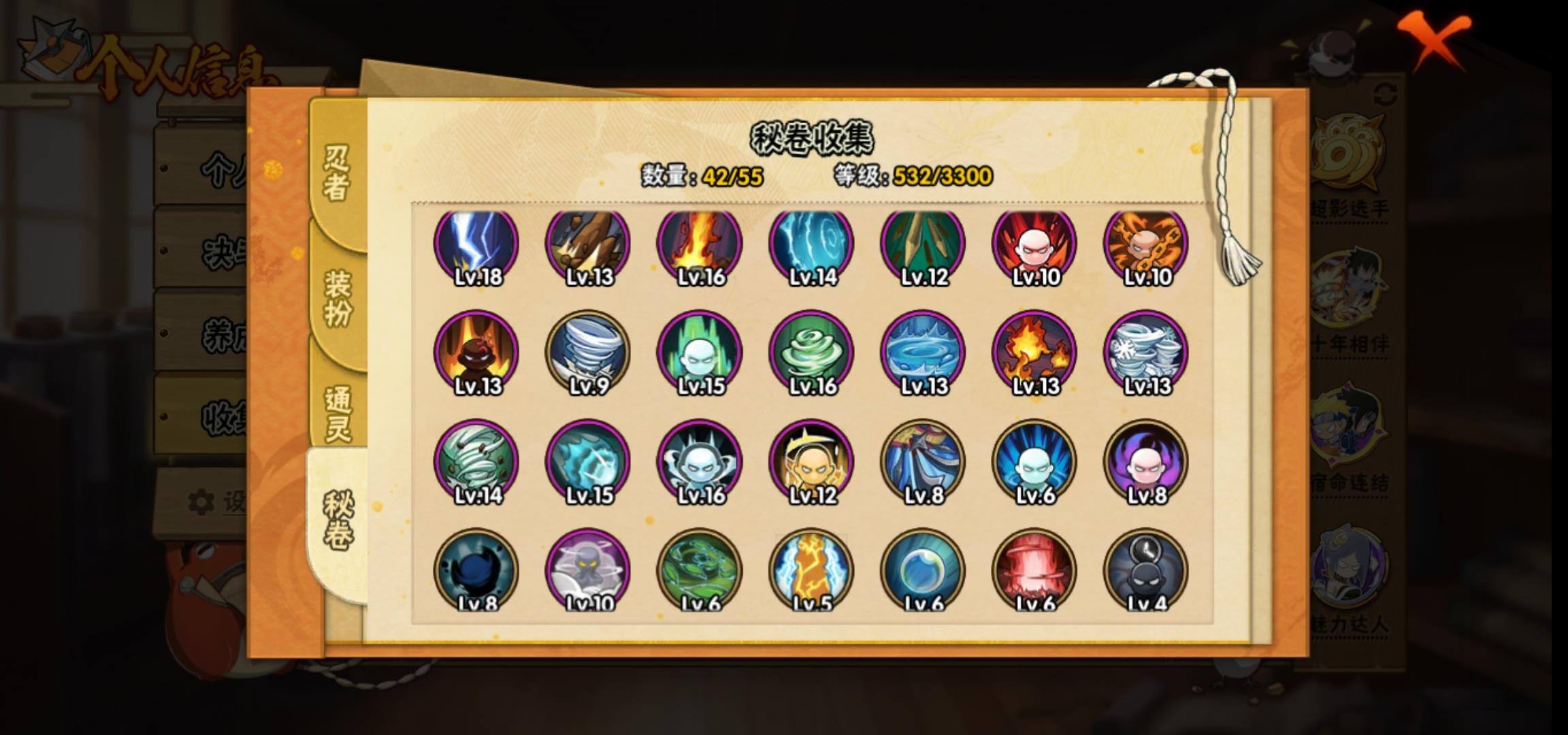The width and height of the screenshot is (1568, 735).
Task: Pick the Lv.9 white tornado scroll
Action: 588,353
